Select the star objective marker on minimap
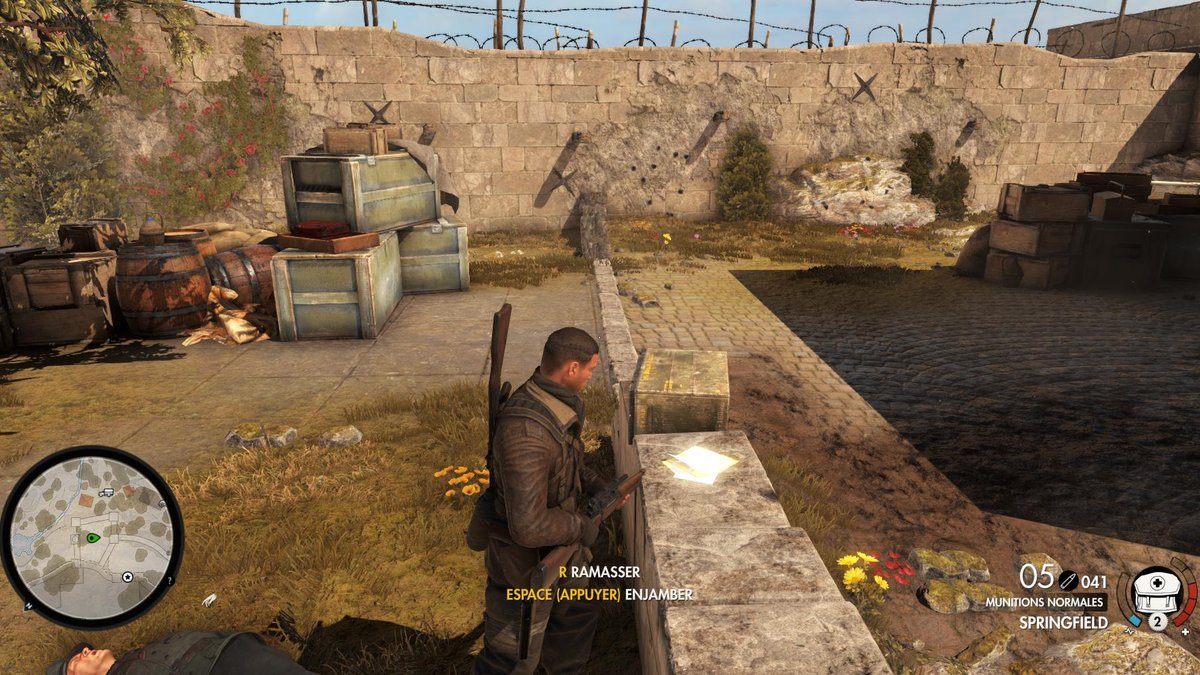This screenshot has height=675, width=1200. [x=127, y=577]
